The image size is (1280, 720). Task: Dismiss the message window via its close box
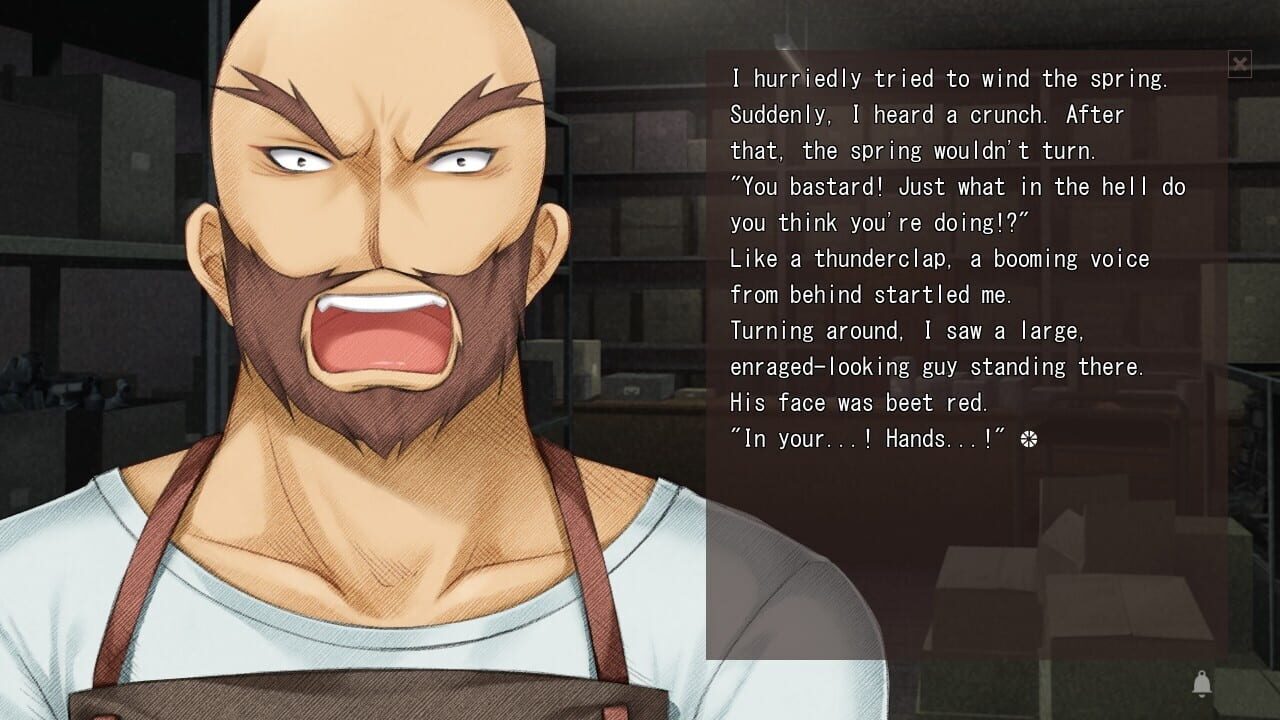1240,63
